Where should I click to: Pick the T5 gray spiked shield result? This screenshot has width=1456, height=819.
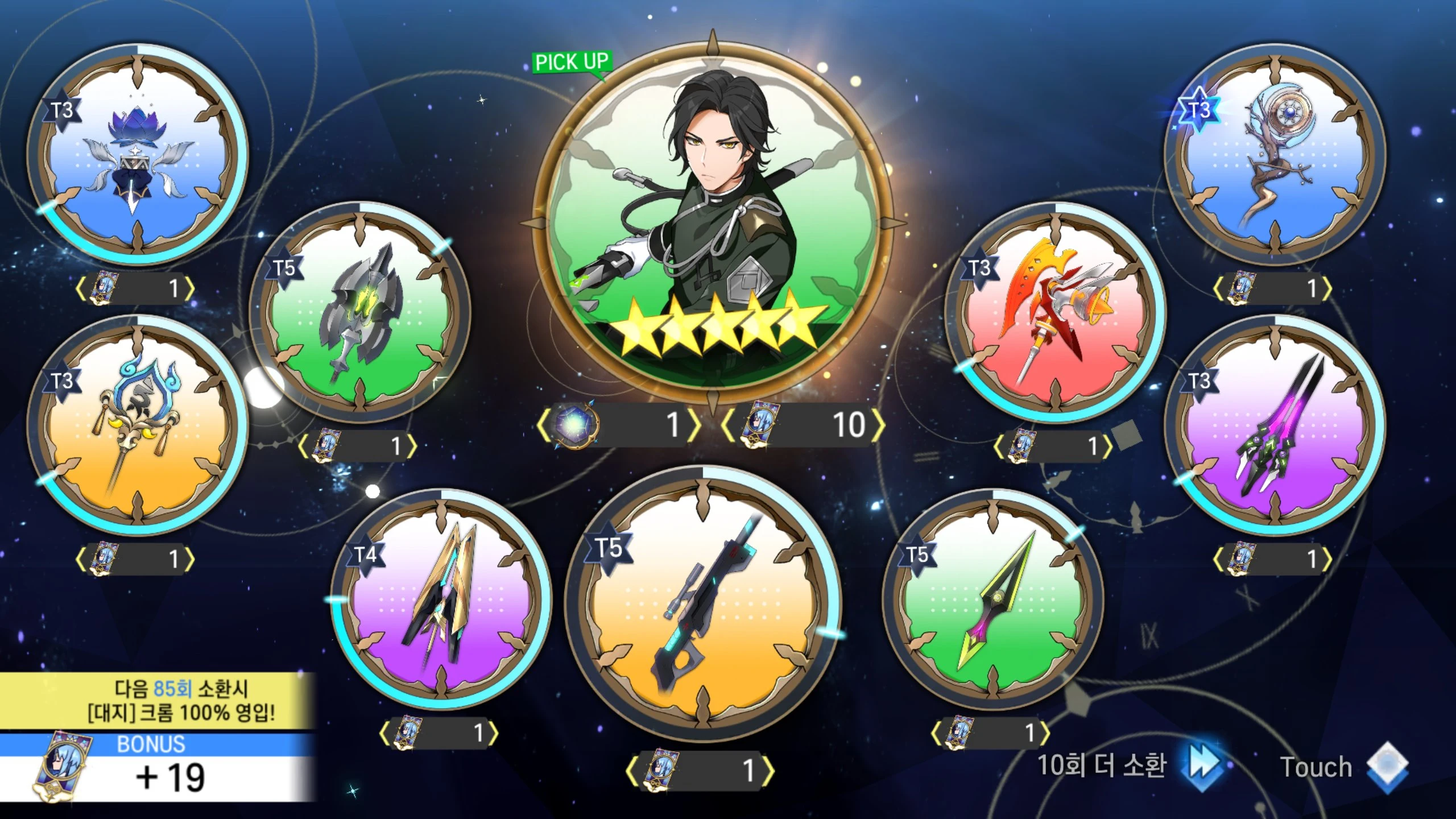pyautogui.click(x=360, y=312)
